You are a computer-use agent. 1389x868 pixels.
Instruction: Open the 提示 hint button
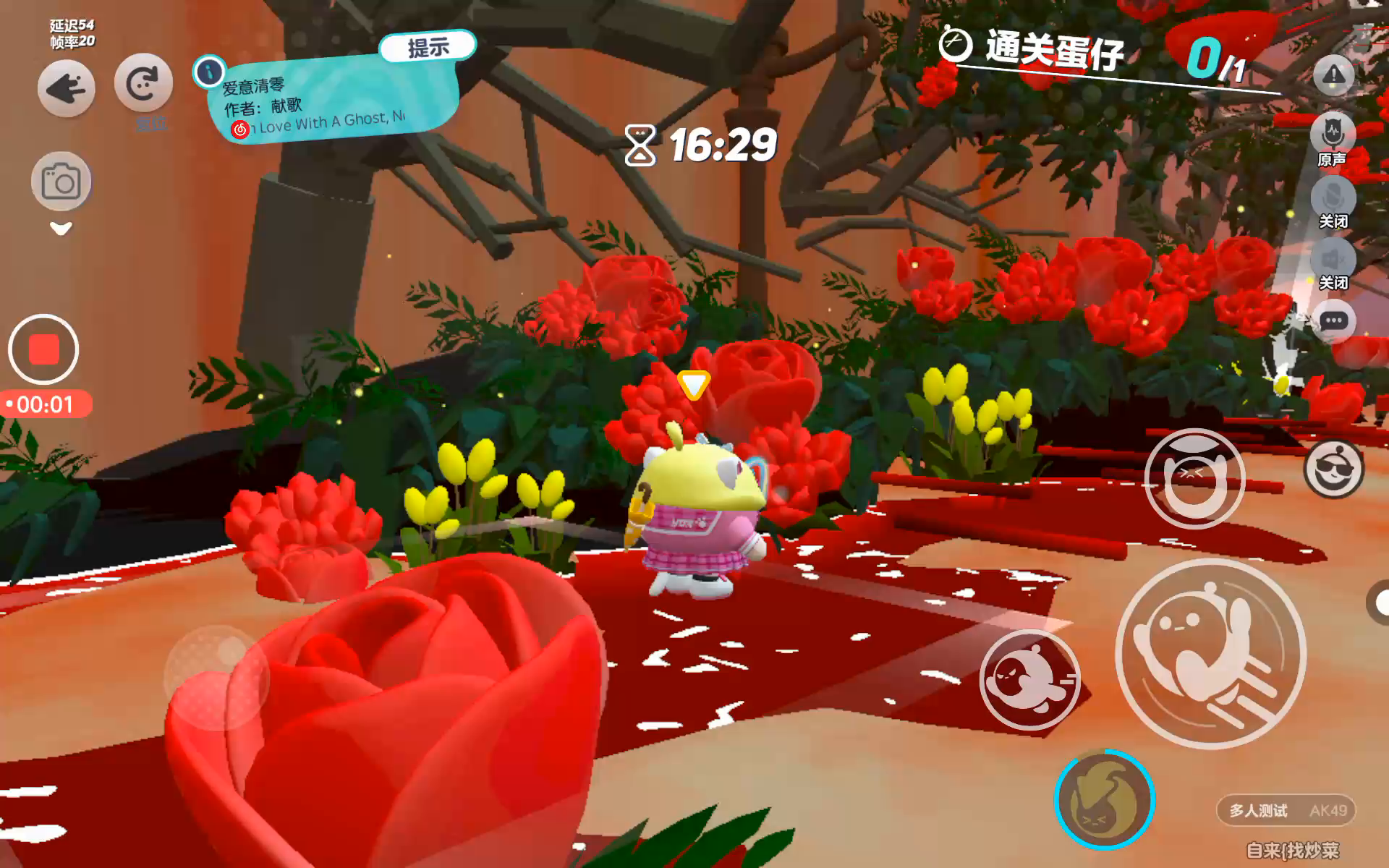pos(428,48)
